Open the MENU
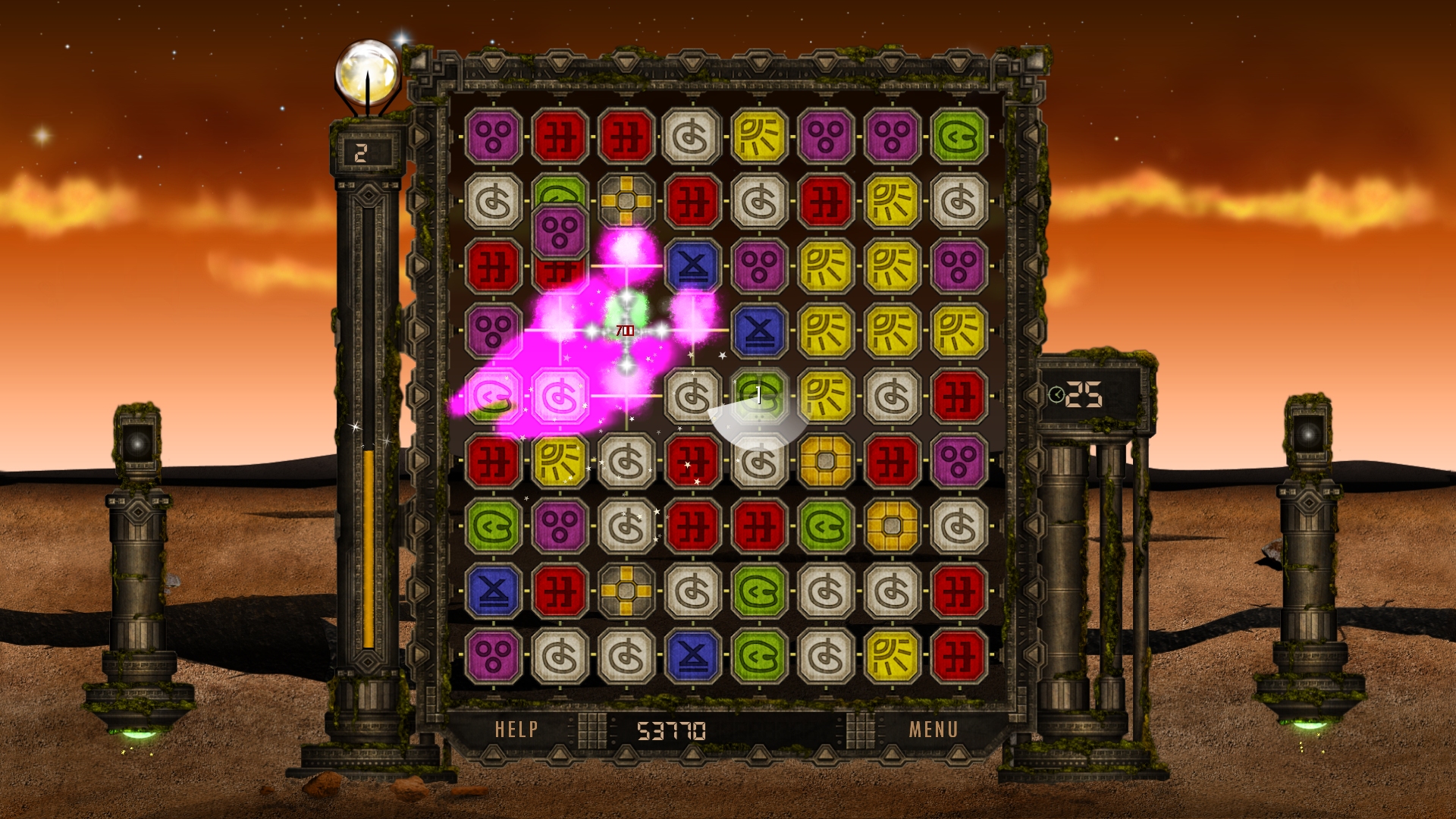 (934, 730)
